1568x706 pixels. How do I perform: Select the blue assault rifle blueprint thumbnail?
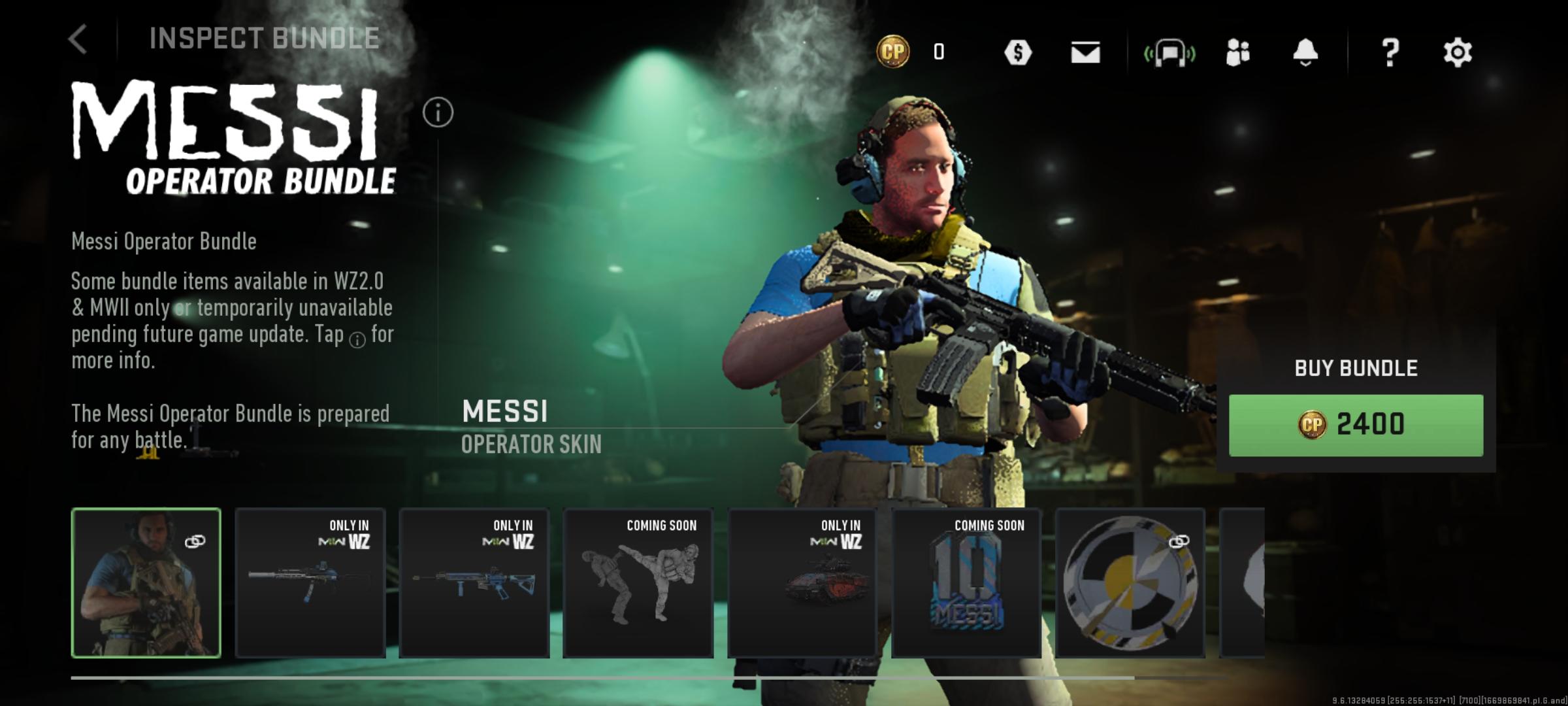[474, 583]
